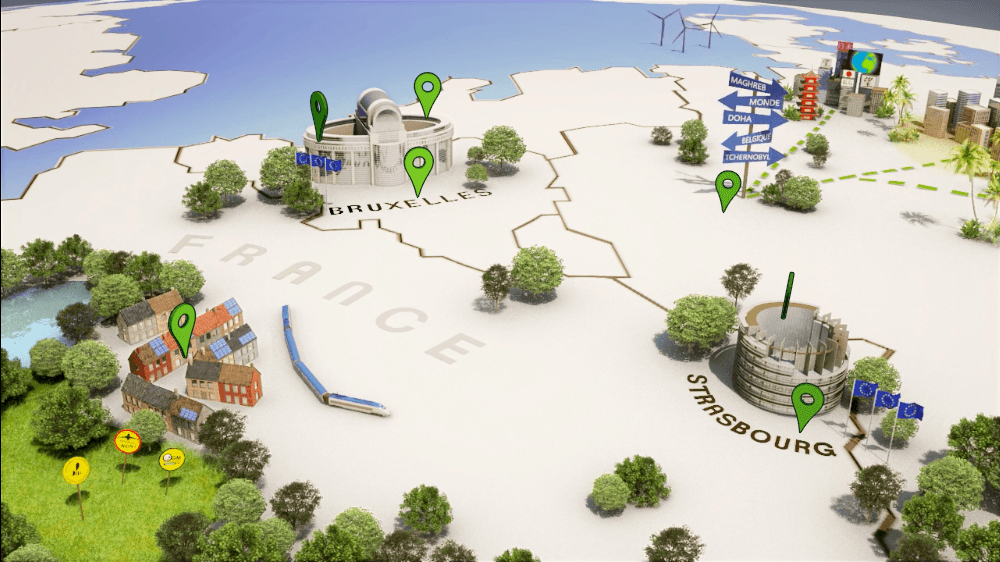Open the green pin above the STRASBOURG label
This screenshot has width=1000, height=562.
pyautogui.click(x=806, y=402)
